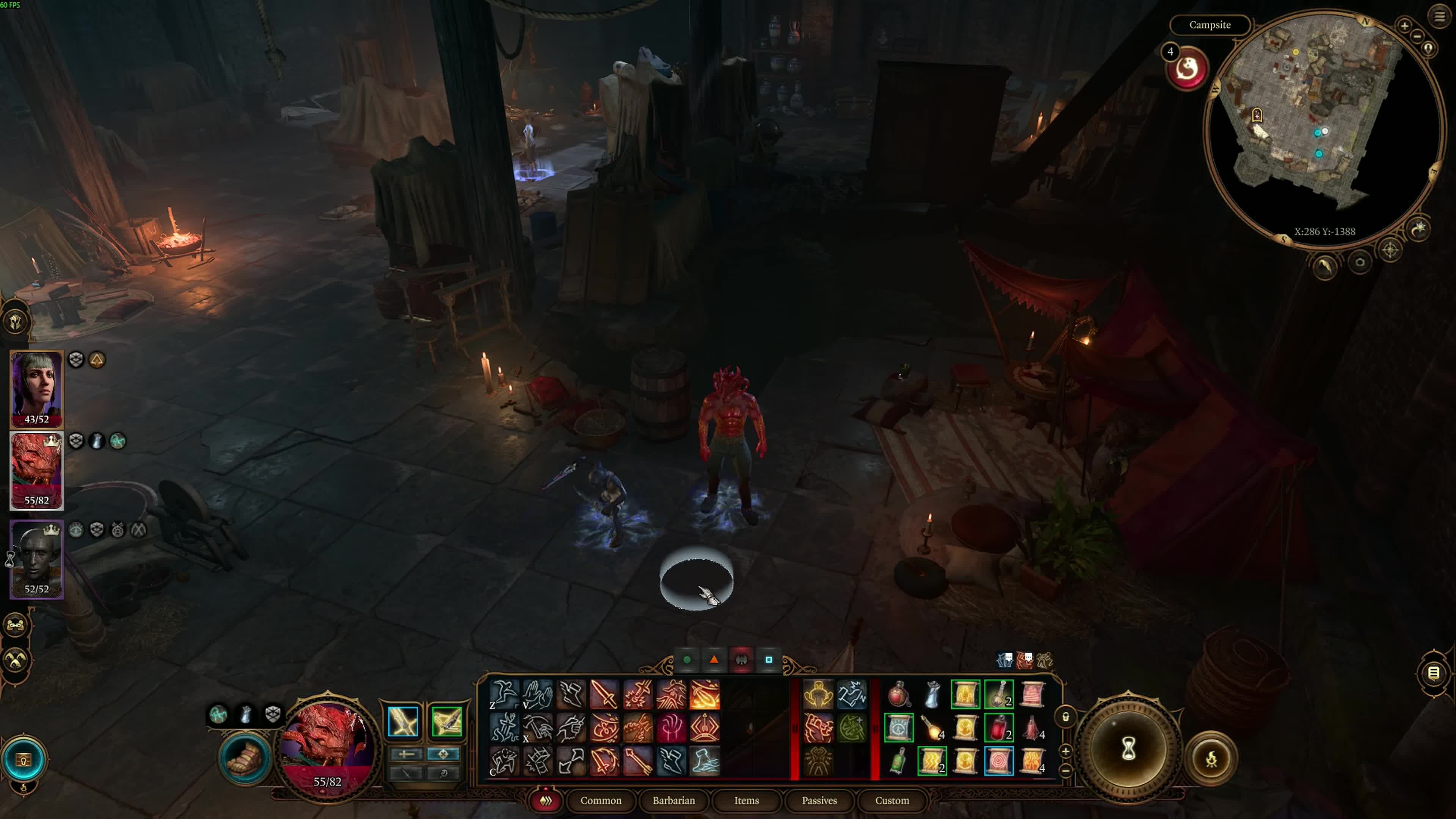
Task: Zoom in the minimap with plus button
Action: (1404, 25)
